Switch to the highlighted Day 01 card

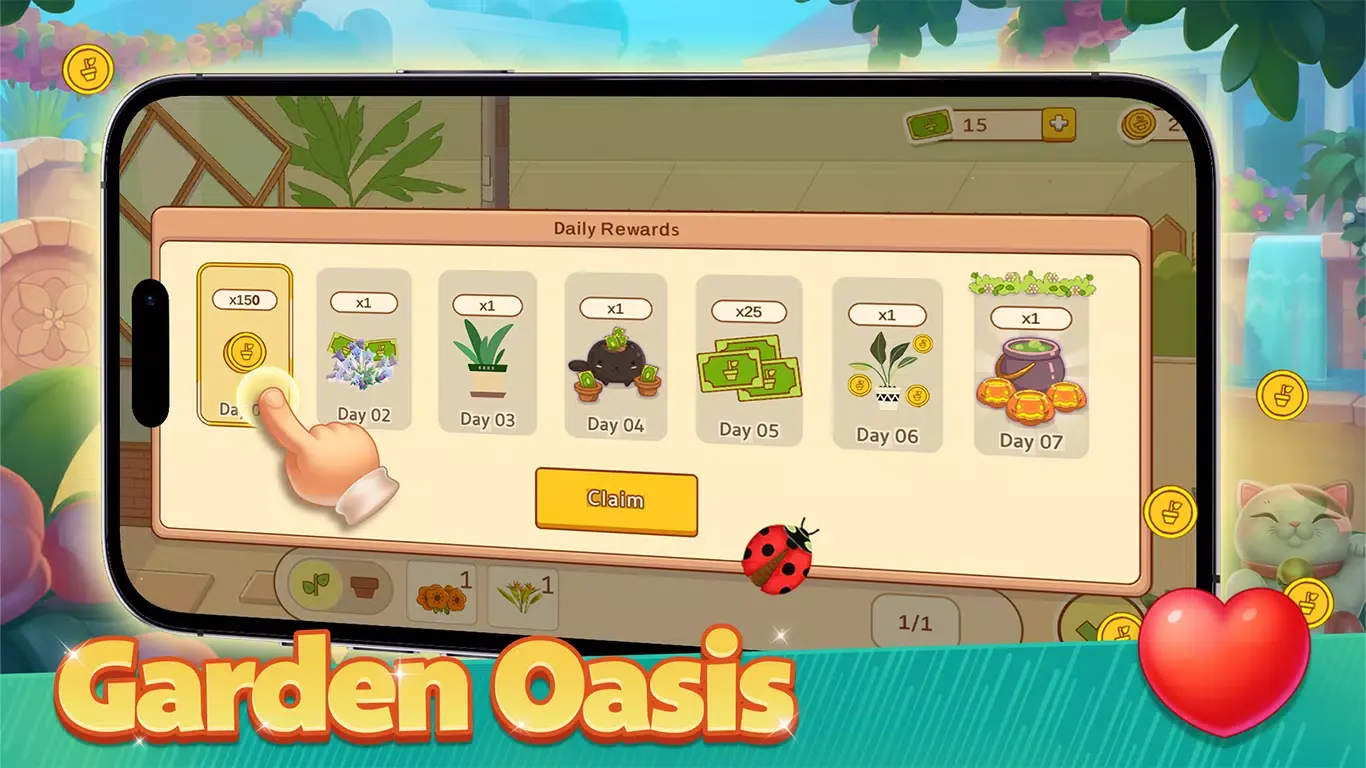coord(246,340)
